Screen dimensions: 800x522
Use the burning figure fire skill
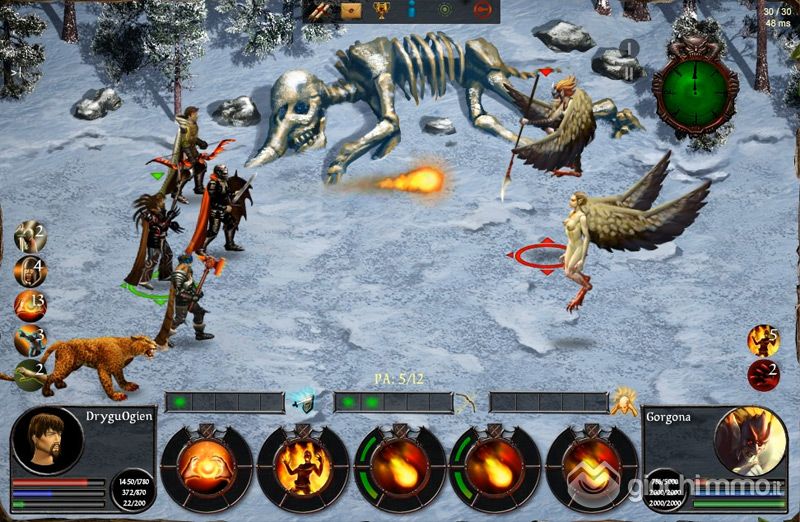click(x=302, y=467)
